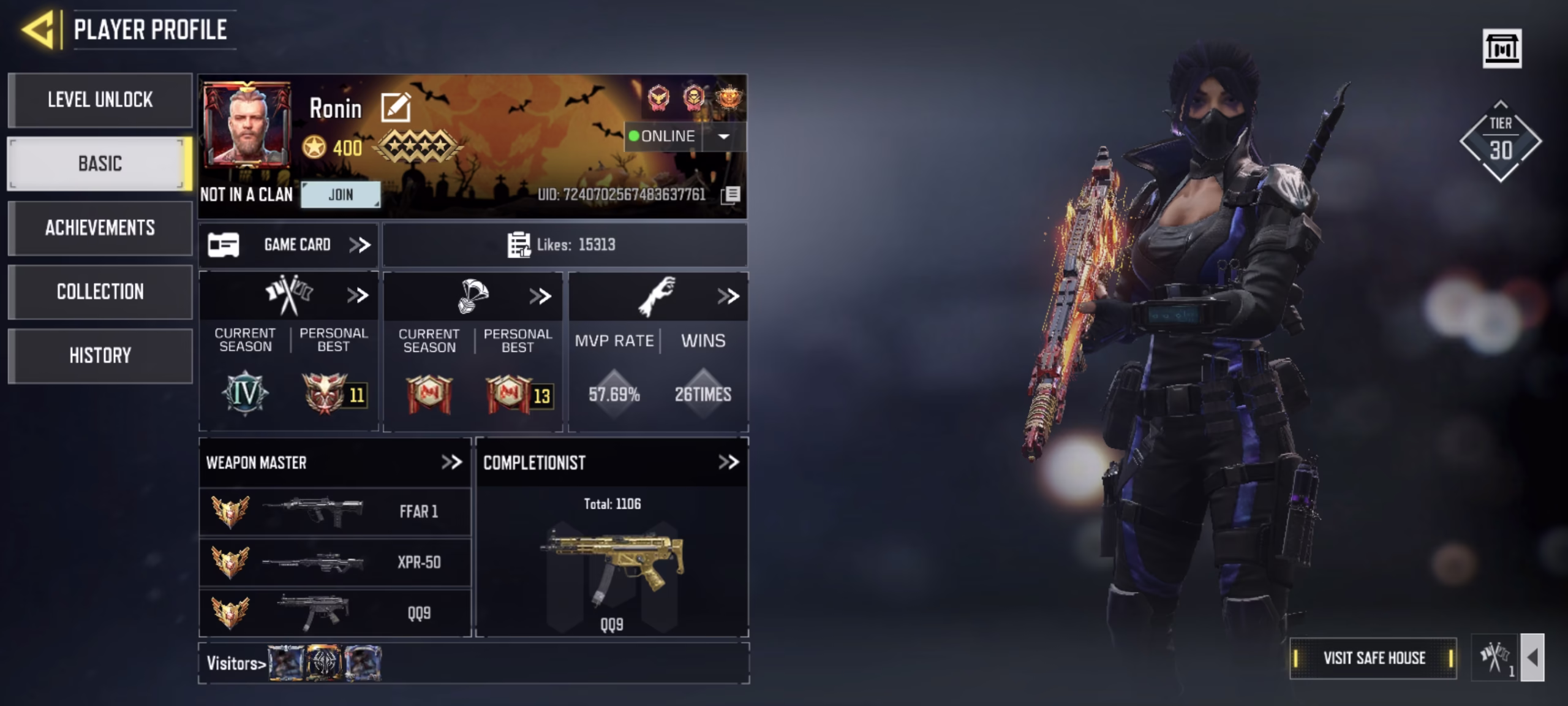
Task: Expand the Completionist section
Action: pos(728,462)
